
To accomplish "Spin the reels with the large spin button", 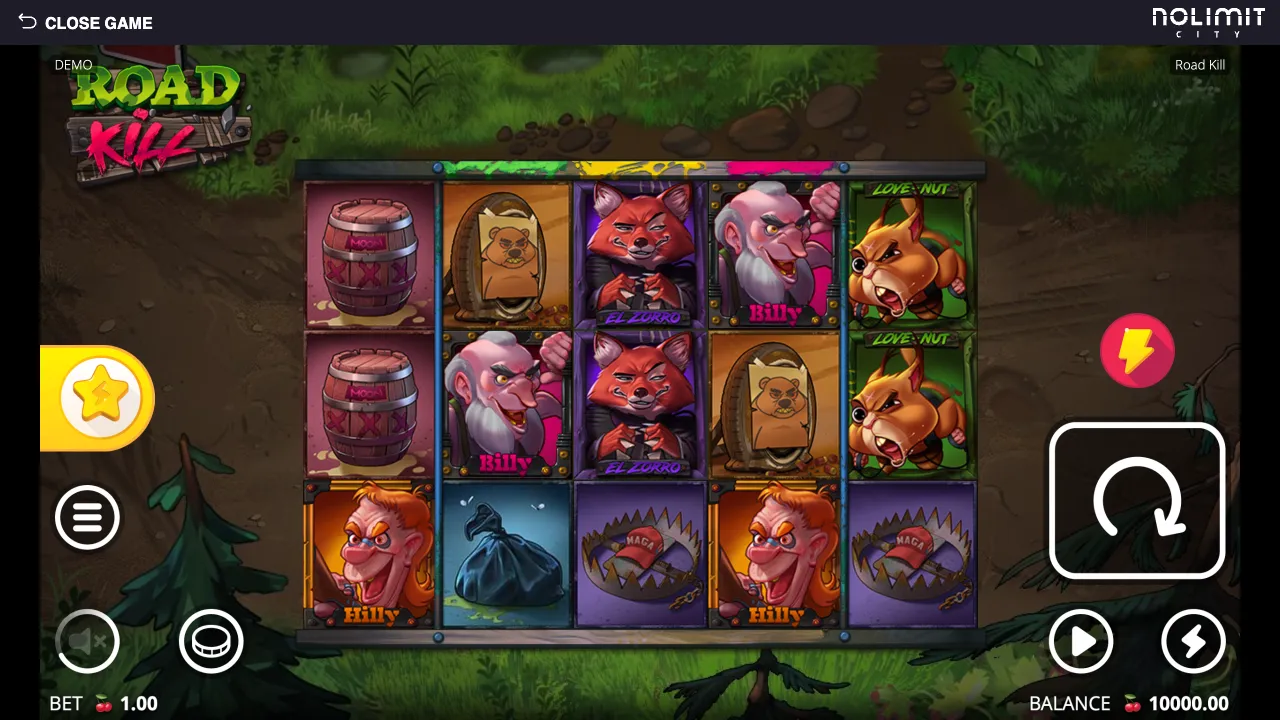I will point(1137,501).
